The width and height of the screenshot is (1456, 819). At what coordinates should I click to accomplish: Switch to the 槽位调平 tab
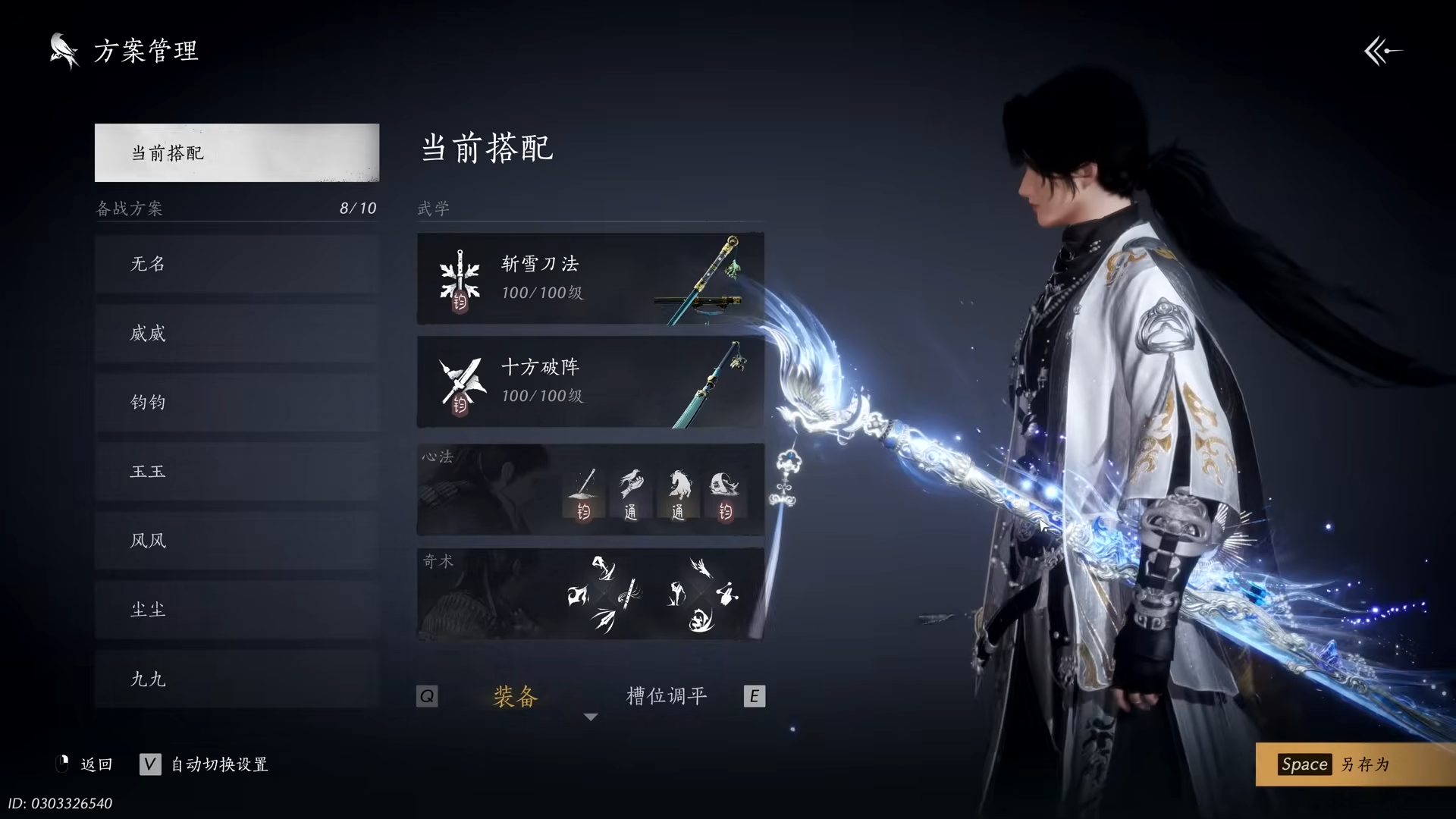coord(667,696)
